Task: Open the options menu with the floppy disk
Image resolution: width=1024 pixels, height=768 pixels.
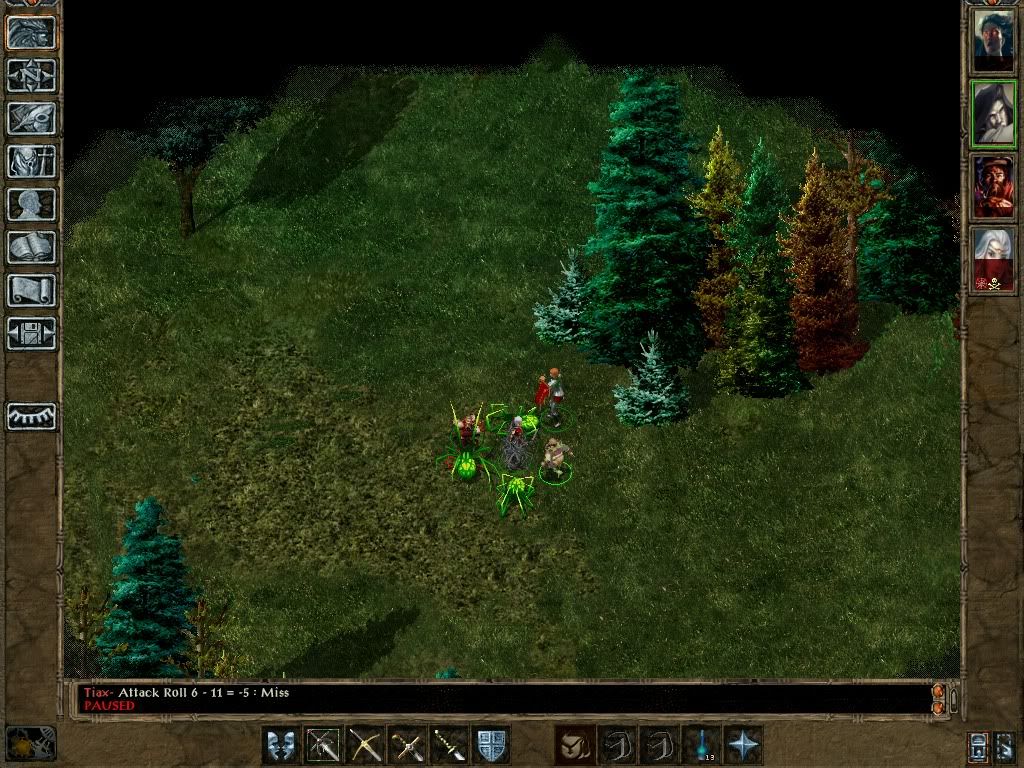Action: (x=32, y=333)
